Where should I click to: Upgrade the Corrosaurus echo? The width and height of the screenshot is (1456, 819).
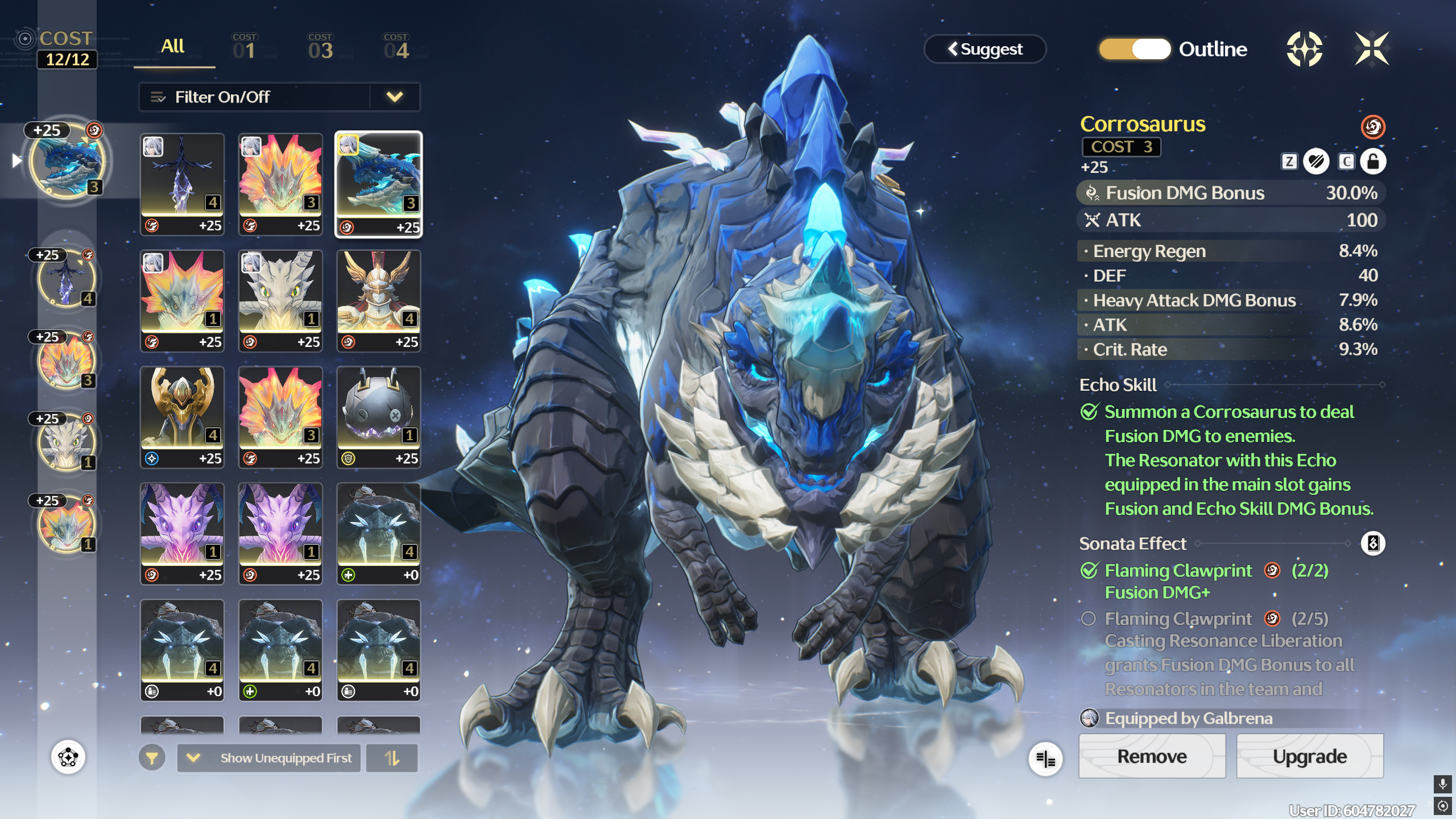1309,756
